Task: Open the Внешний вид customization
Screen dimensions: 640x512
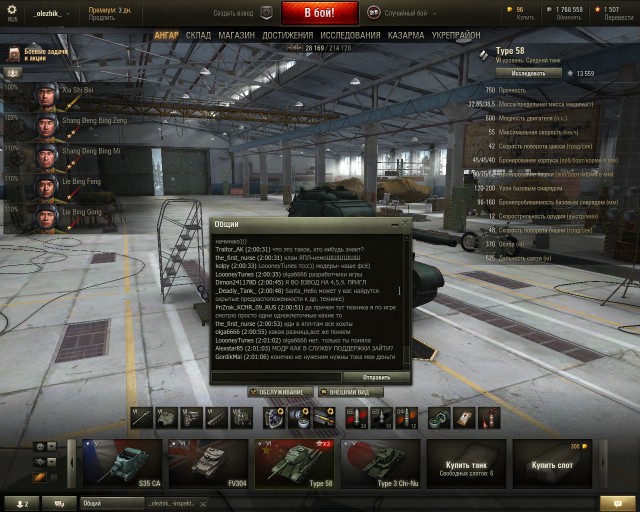Action: [349, 392]
